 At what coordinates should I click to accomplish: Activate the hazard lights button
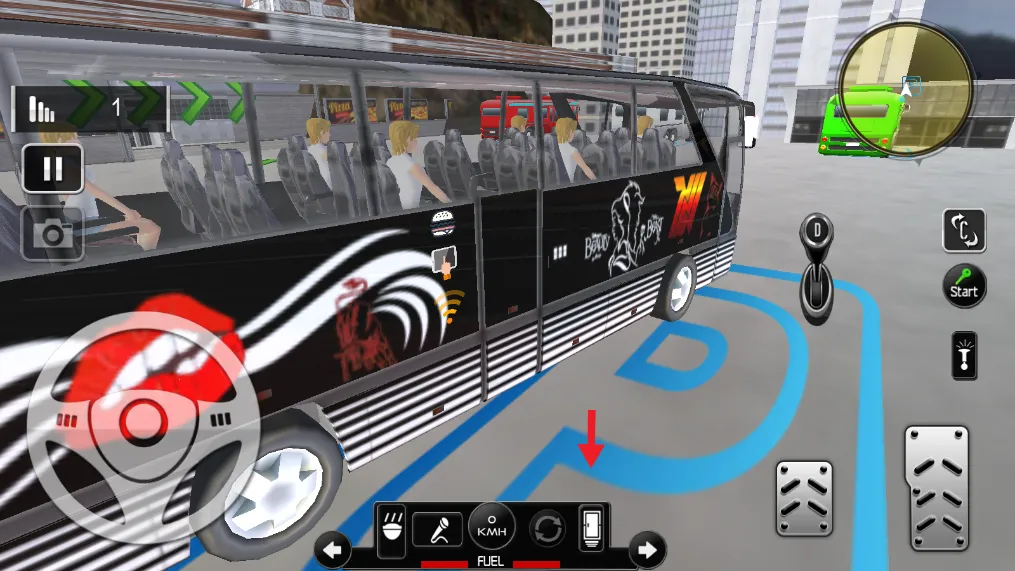965,355
